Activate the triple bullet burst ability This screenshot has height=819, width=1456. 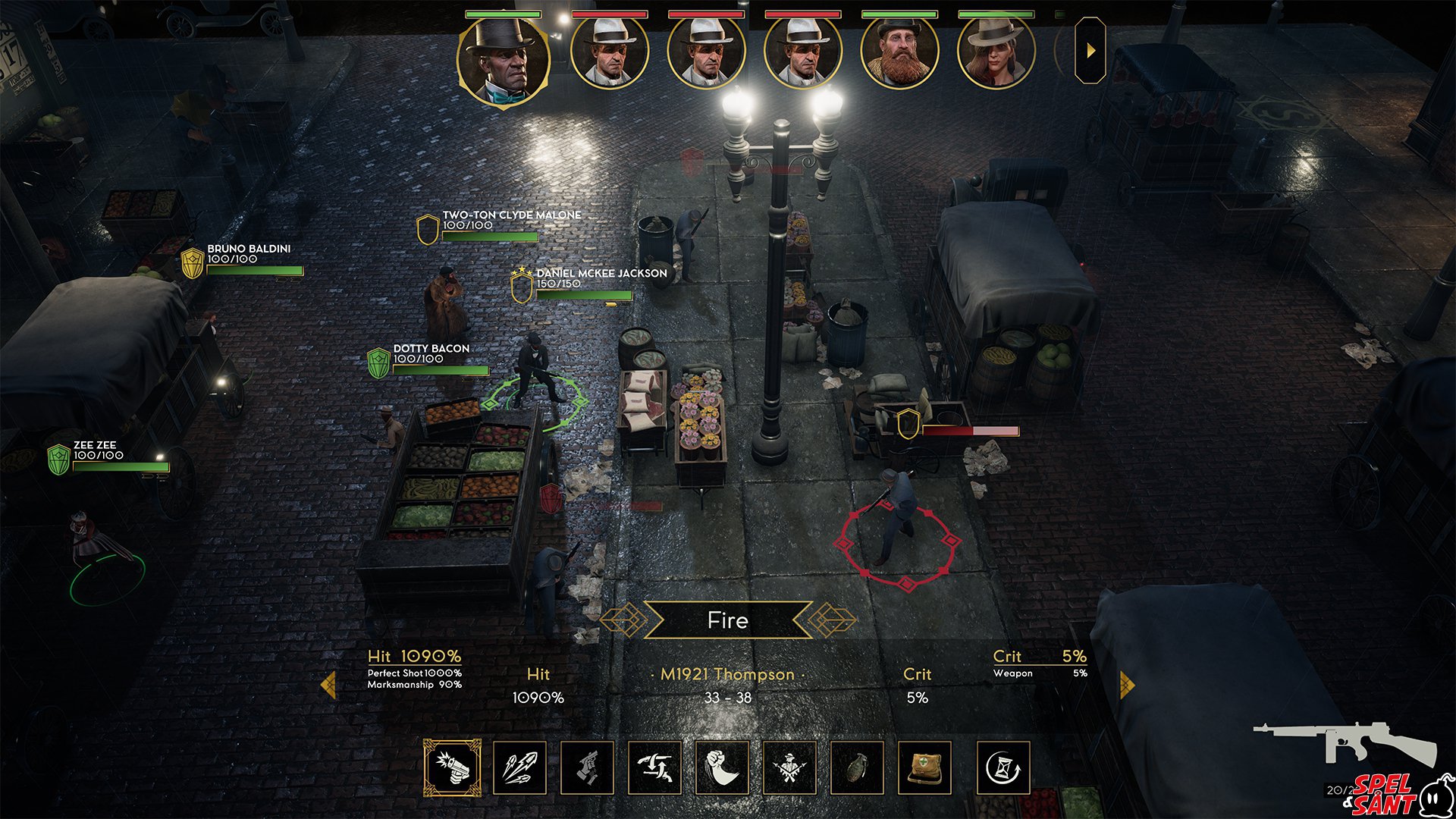tap(519, 768)
